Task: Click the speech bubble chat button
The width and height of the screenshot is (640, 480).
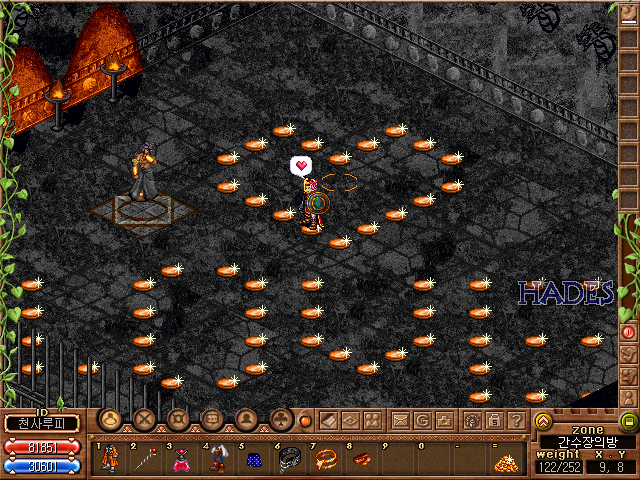Action: (x=211, y=420)
